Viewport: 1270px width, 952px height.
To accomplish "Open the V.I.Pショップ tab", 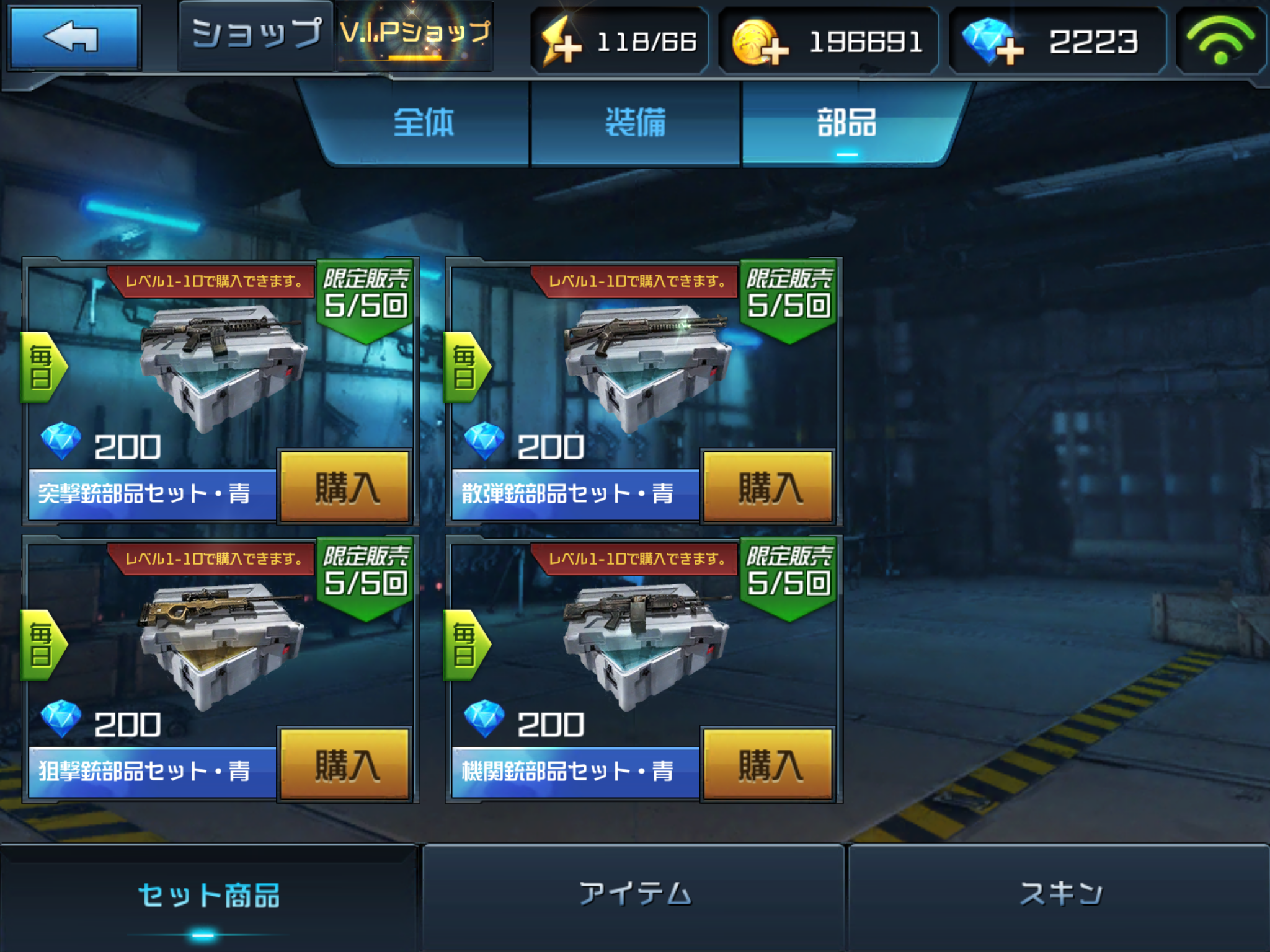I will [415, 35].
